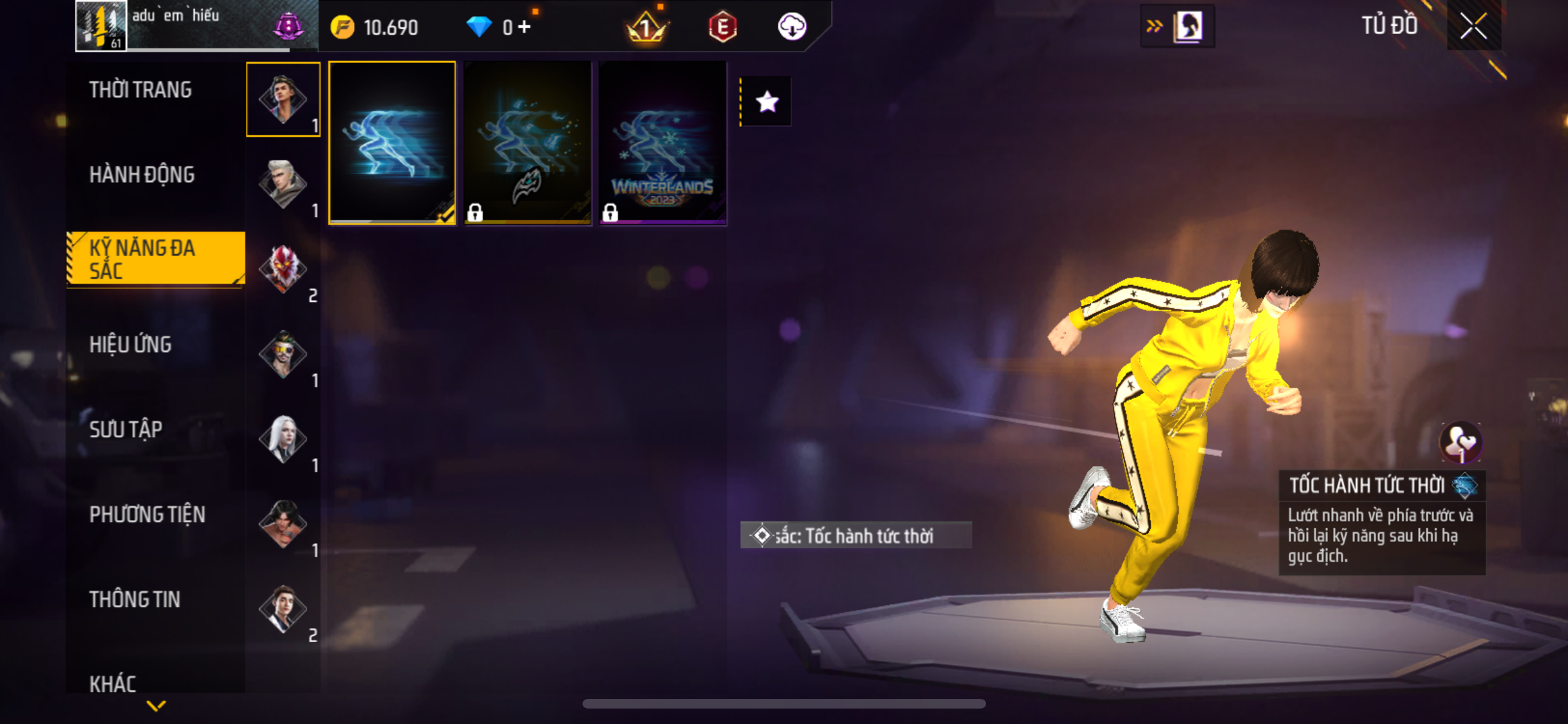
Task: Open the gold rank crown icon
Action: [646, 27]
